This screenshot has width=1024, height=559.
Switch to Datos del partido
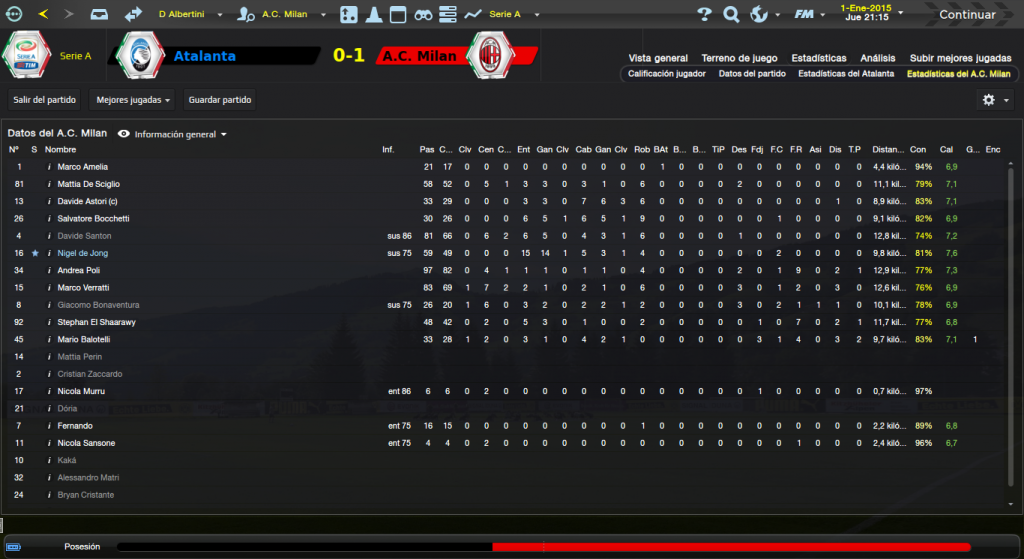(x=752, y=74)
